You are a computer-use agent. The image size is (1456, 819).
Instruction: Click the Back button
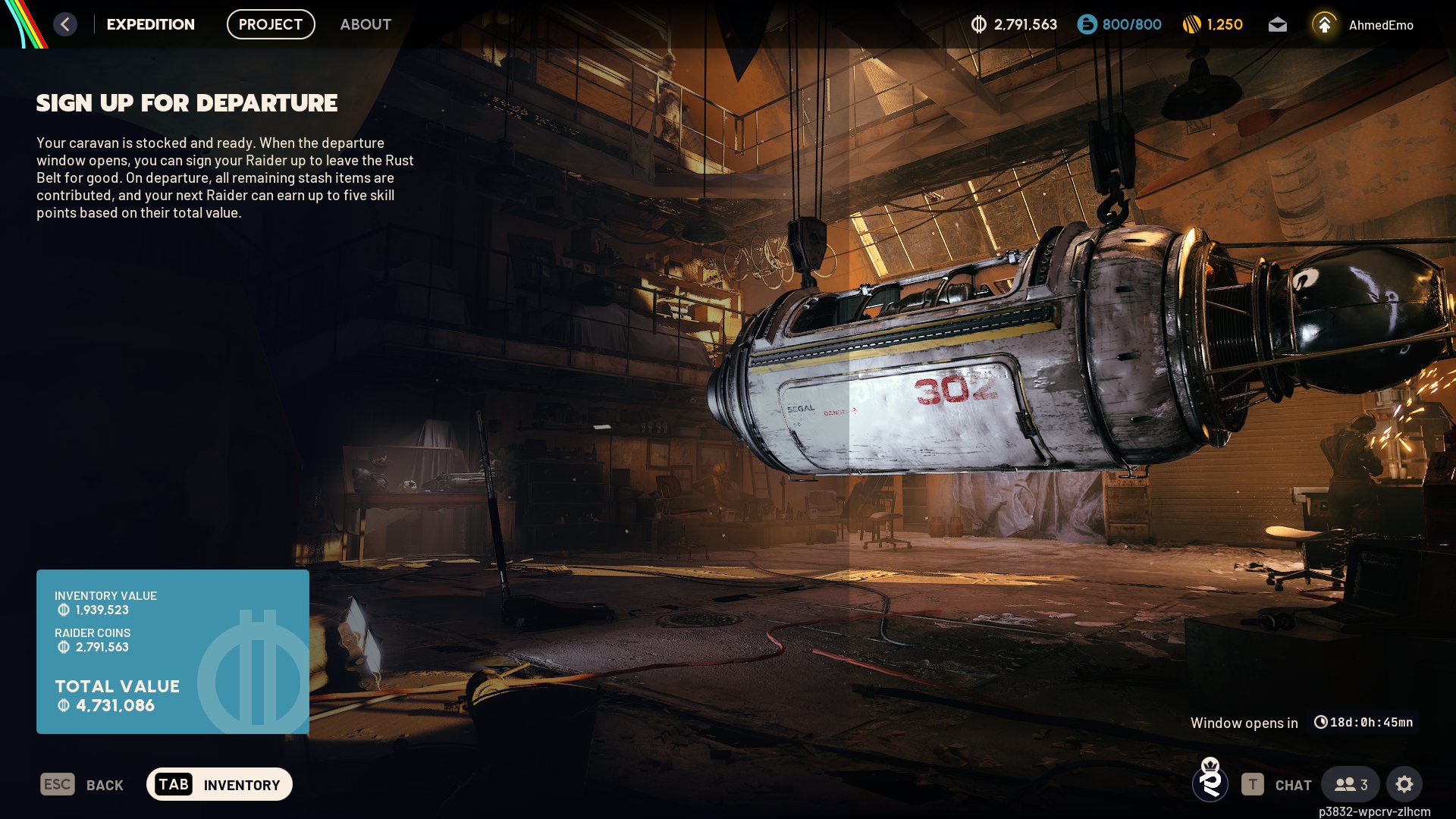point(82,785)
